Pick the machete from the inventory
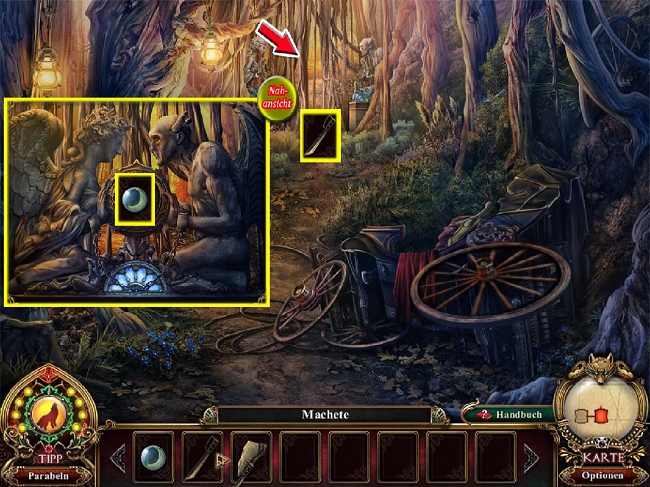The height and width of the screenshot is (487, 650). coord(202,456)
